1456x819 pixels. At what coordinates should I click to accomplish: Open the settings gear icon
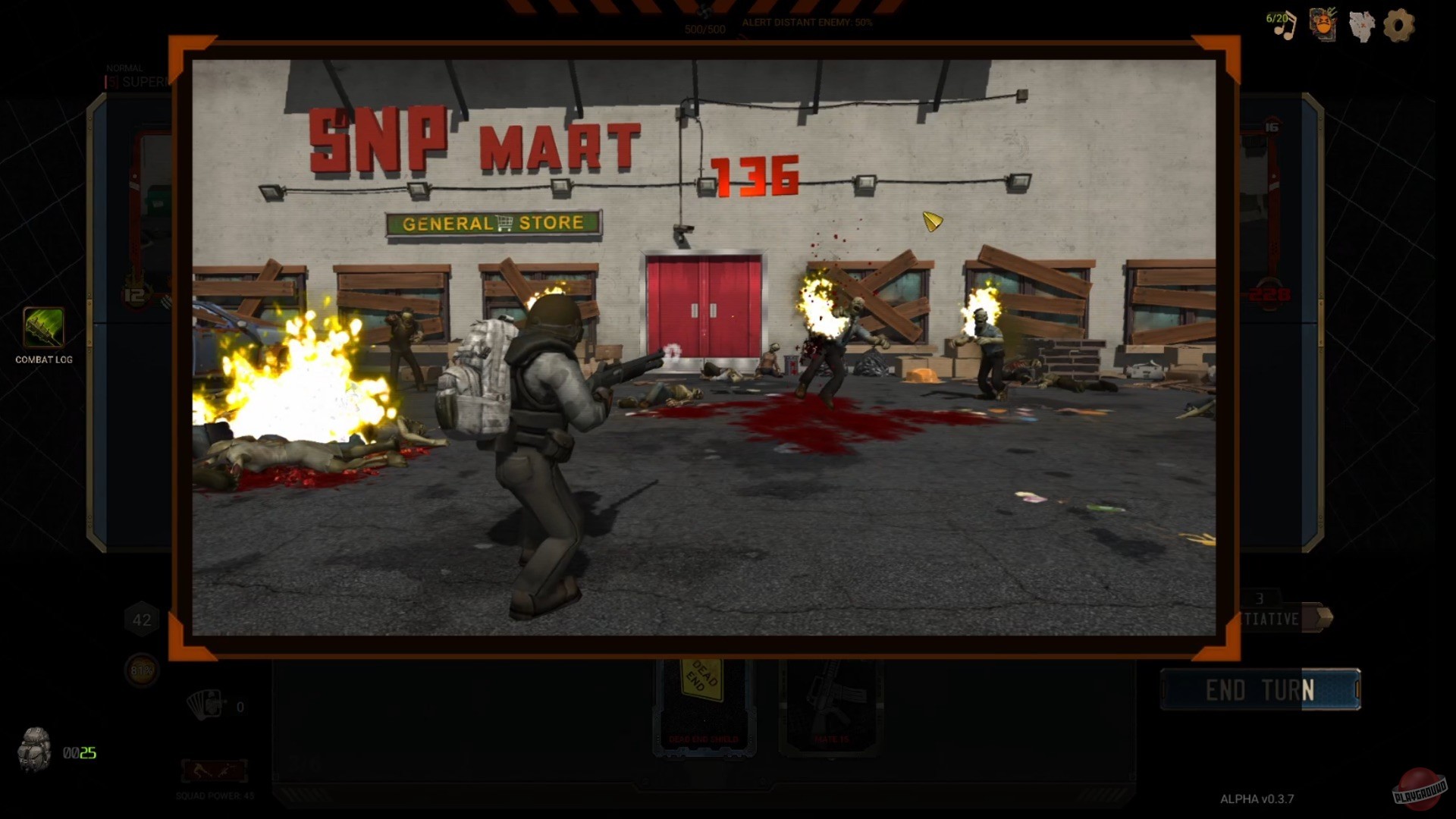[x=1399, y=27]
